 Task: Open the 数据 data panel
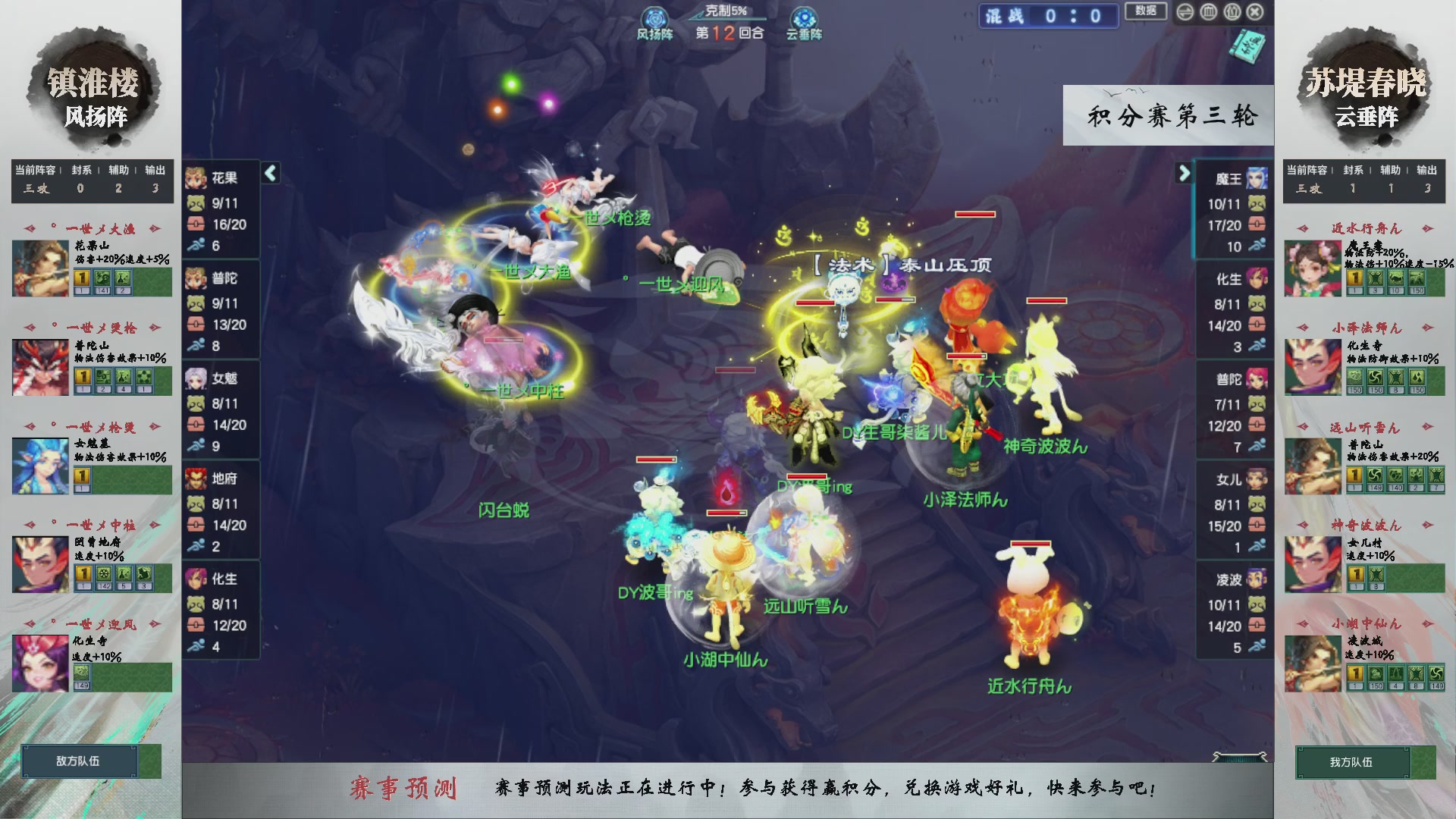click(1145, 12)
